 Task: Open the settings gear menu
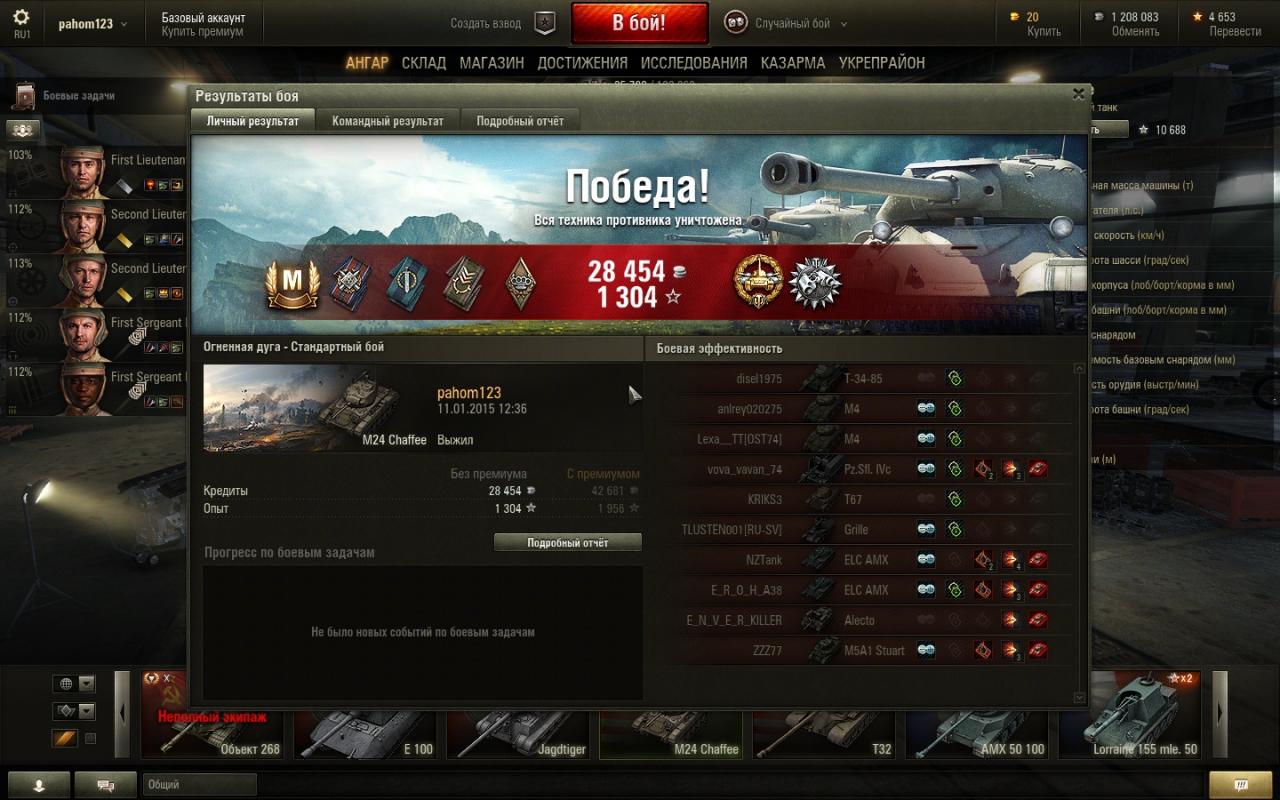21,18
